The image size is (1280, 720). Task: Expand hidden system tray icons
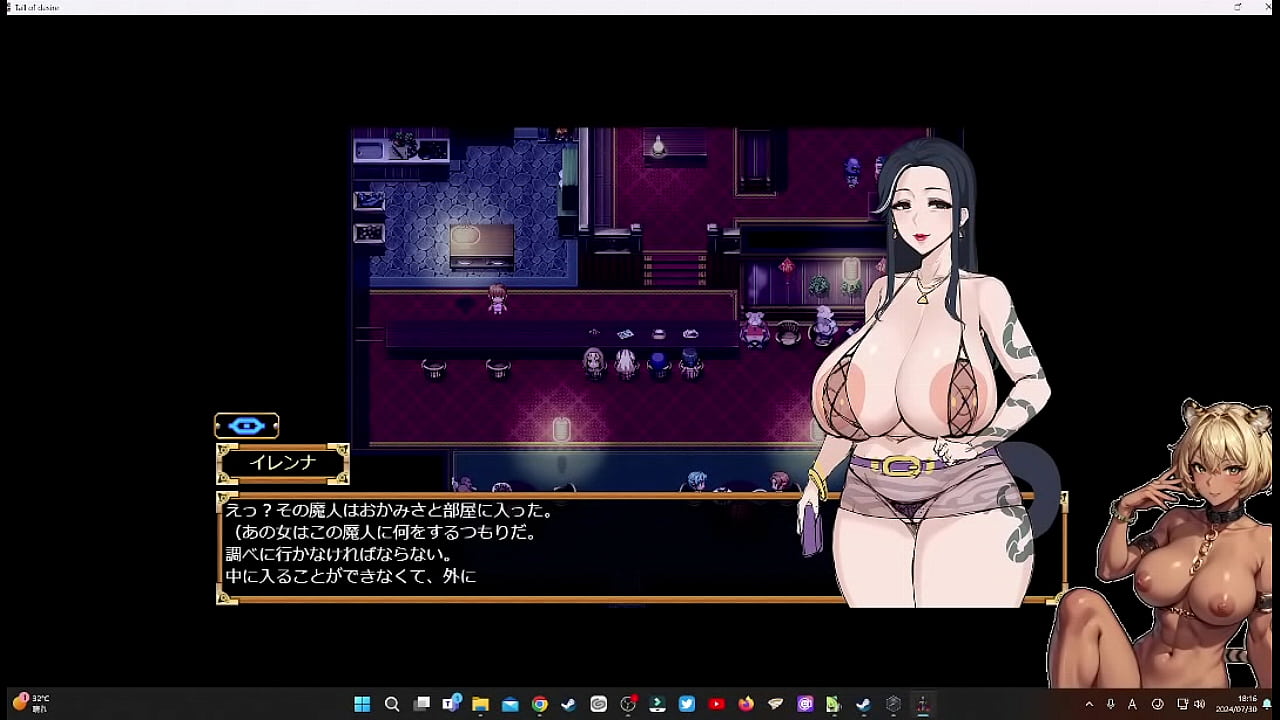click(1089, 705)
